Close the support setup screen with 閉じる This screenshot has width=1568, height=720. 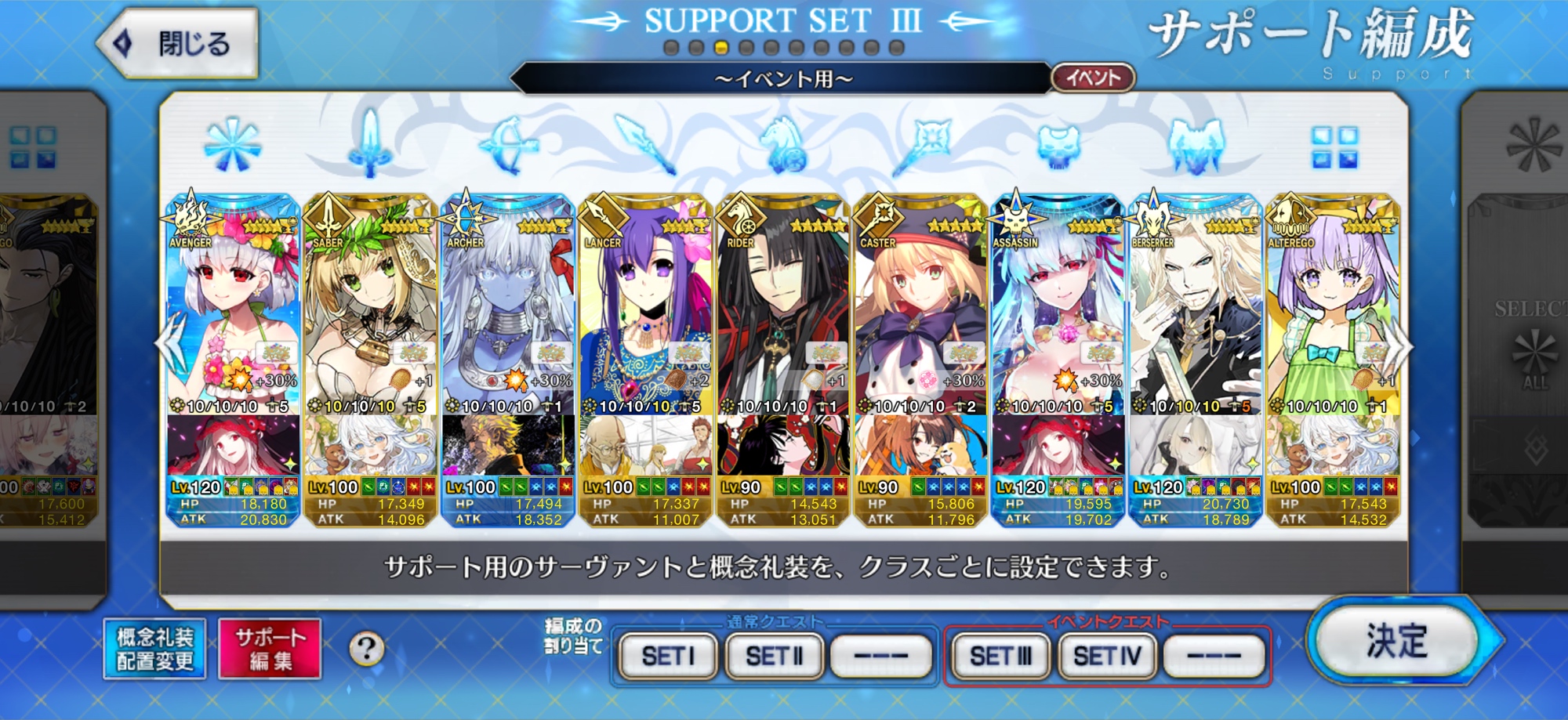(180, 43)
